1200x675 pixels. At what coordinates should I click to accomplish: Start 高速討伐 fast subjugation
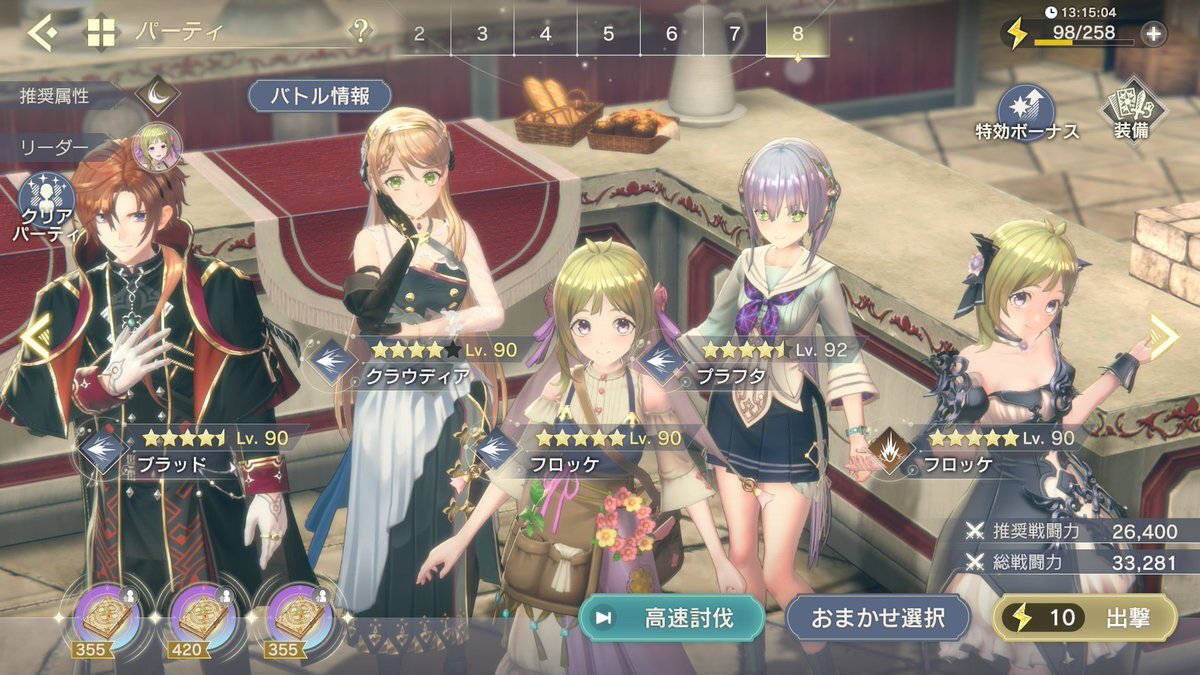672,618
